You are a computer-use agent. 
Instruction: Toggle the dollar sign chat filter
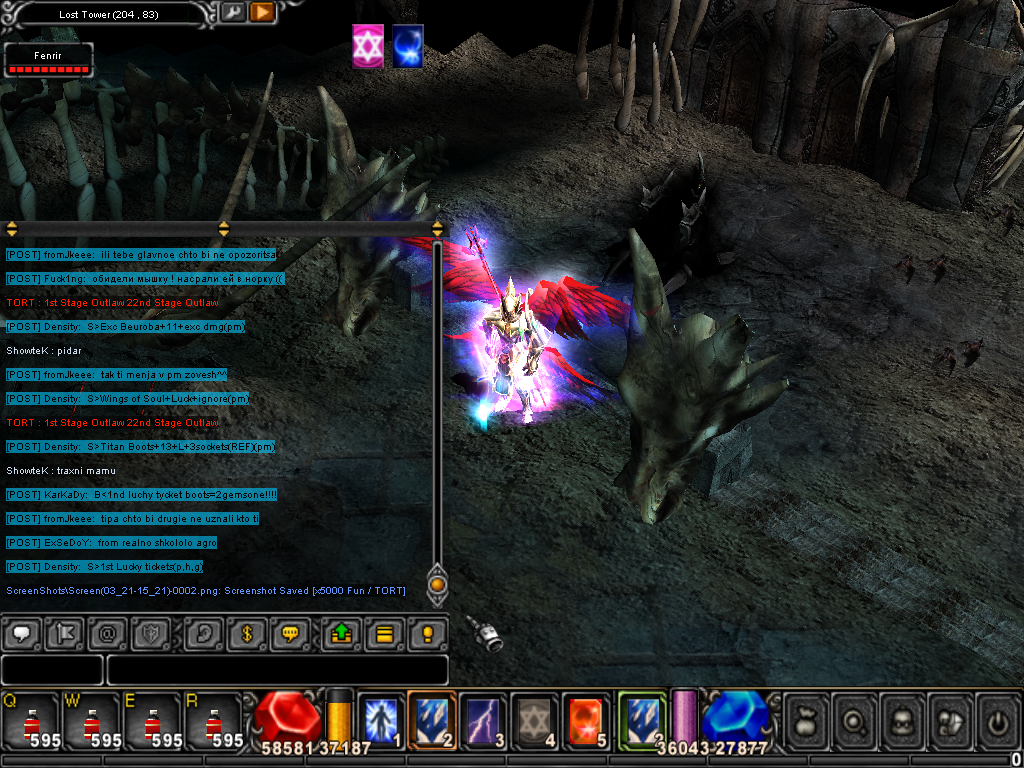(x=245, y=633)
